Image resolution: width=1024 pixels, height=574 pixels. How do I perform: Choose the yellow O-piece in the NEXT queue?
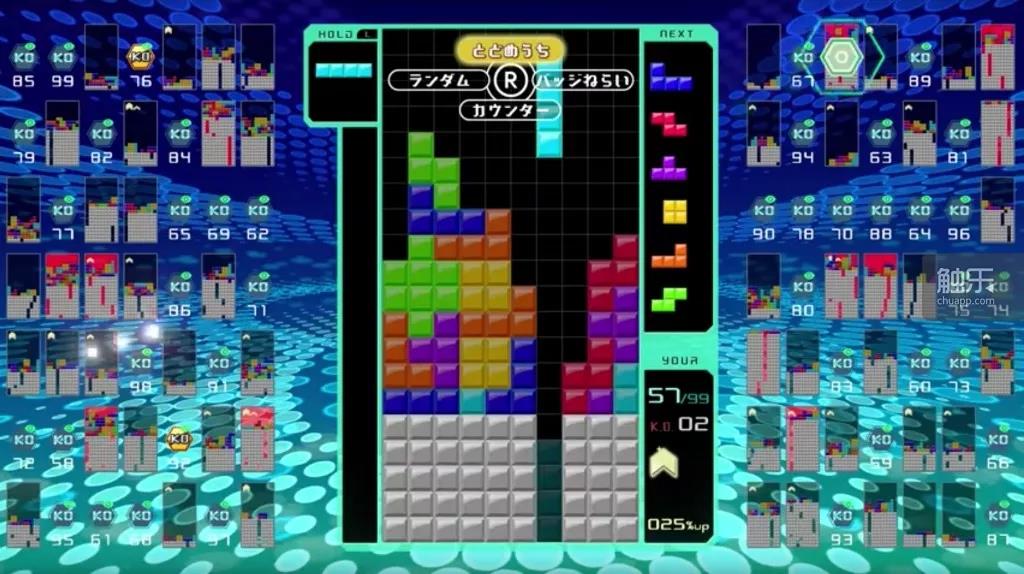point(676,212)
